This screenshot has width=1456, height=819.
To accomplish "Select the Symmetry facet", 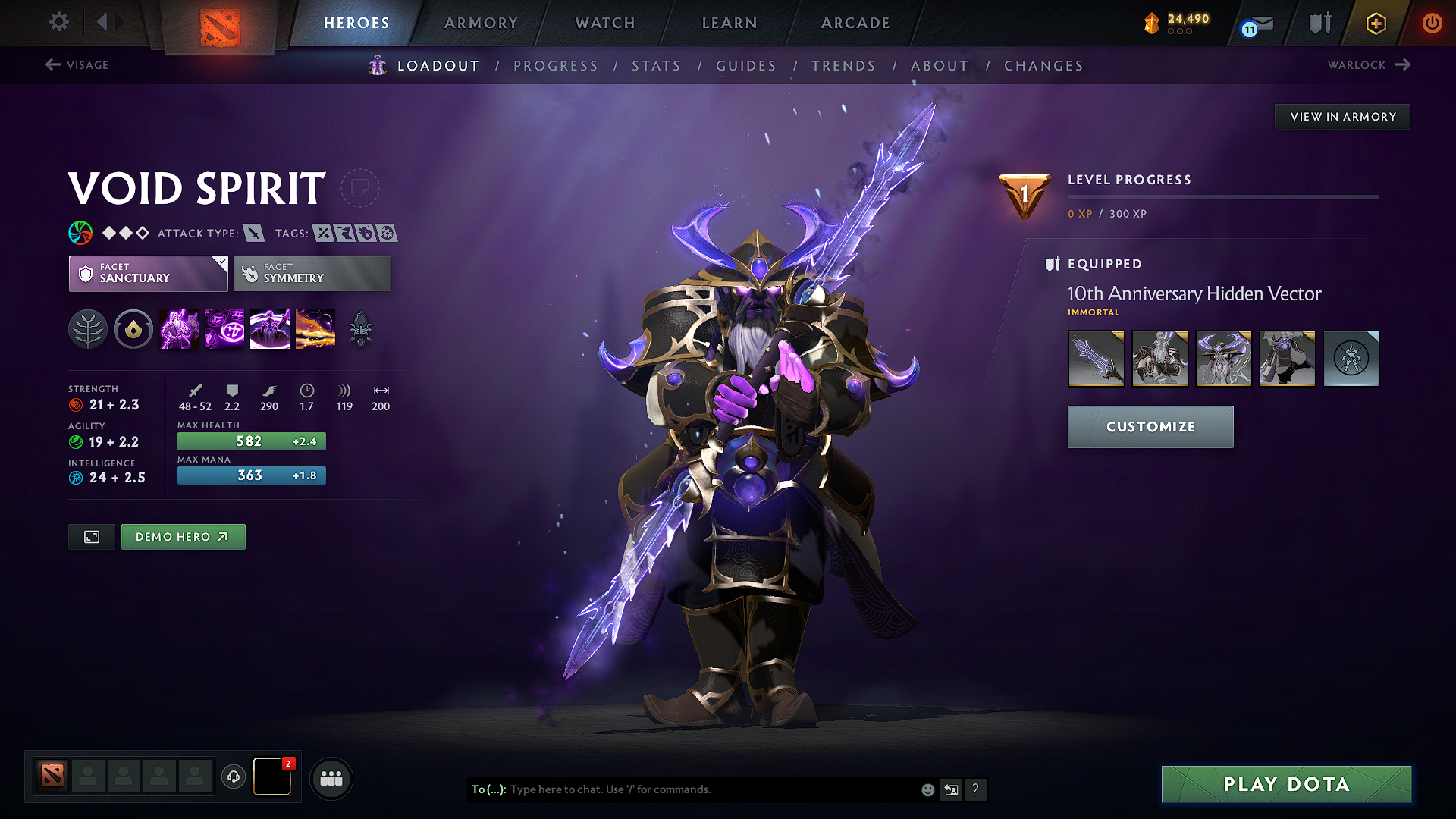I will pyautogui.click(x=312, y=273).
